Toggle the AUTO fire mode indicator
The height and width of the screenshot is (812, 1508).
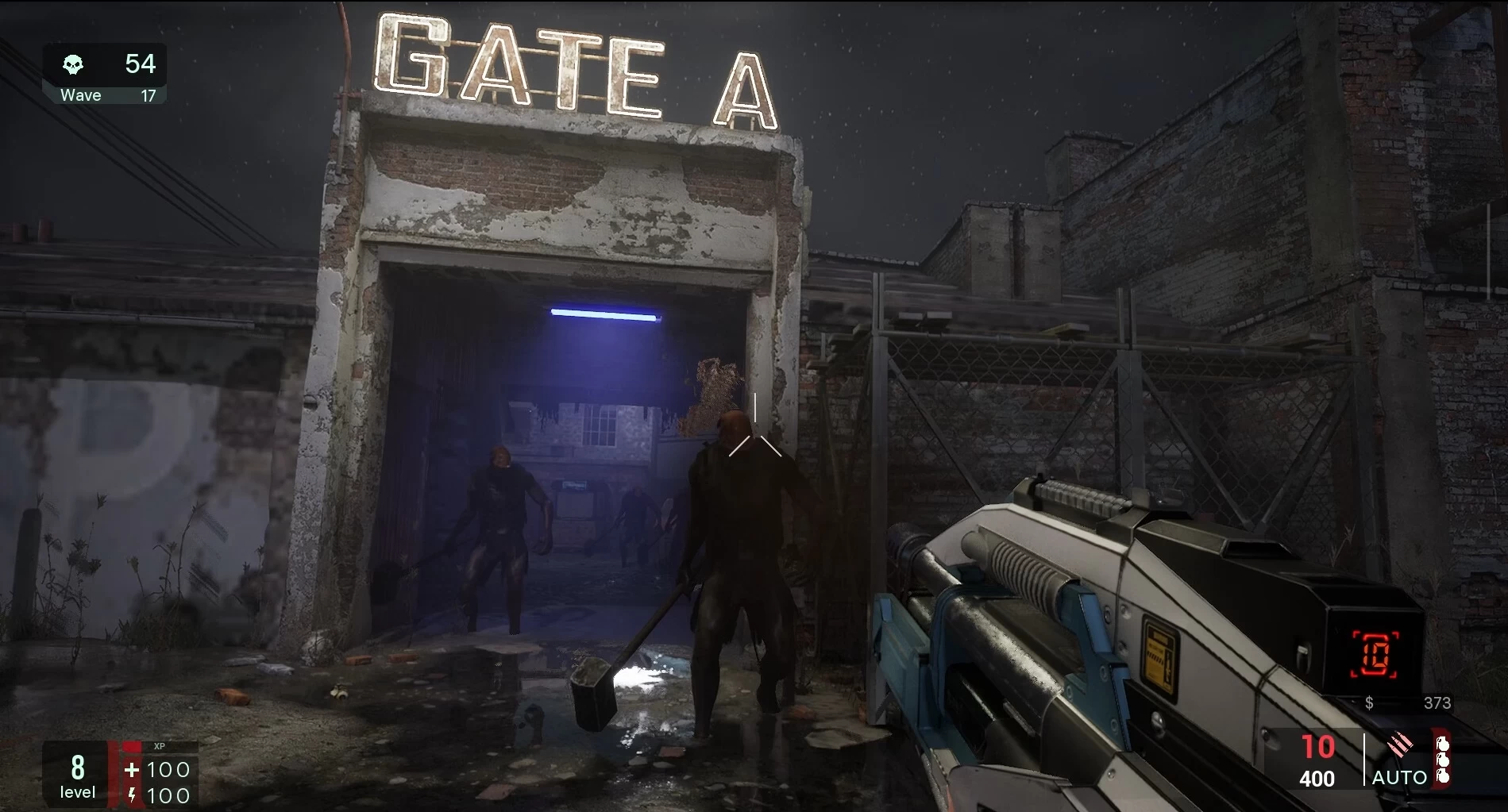tap(1398, 779)
